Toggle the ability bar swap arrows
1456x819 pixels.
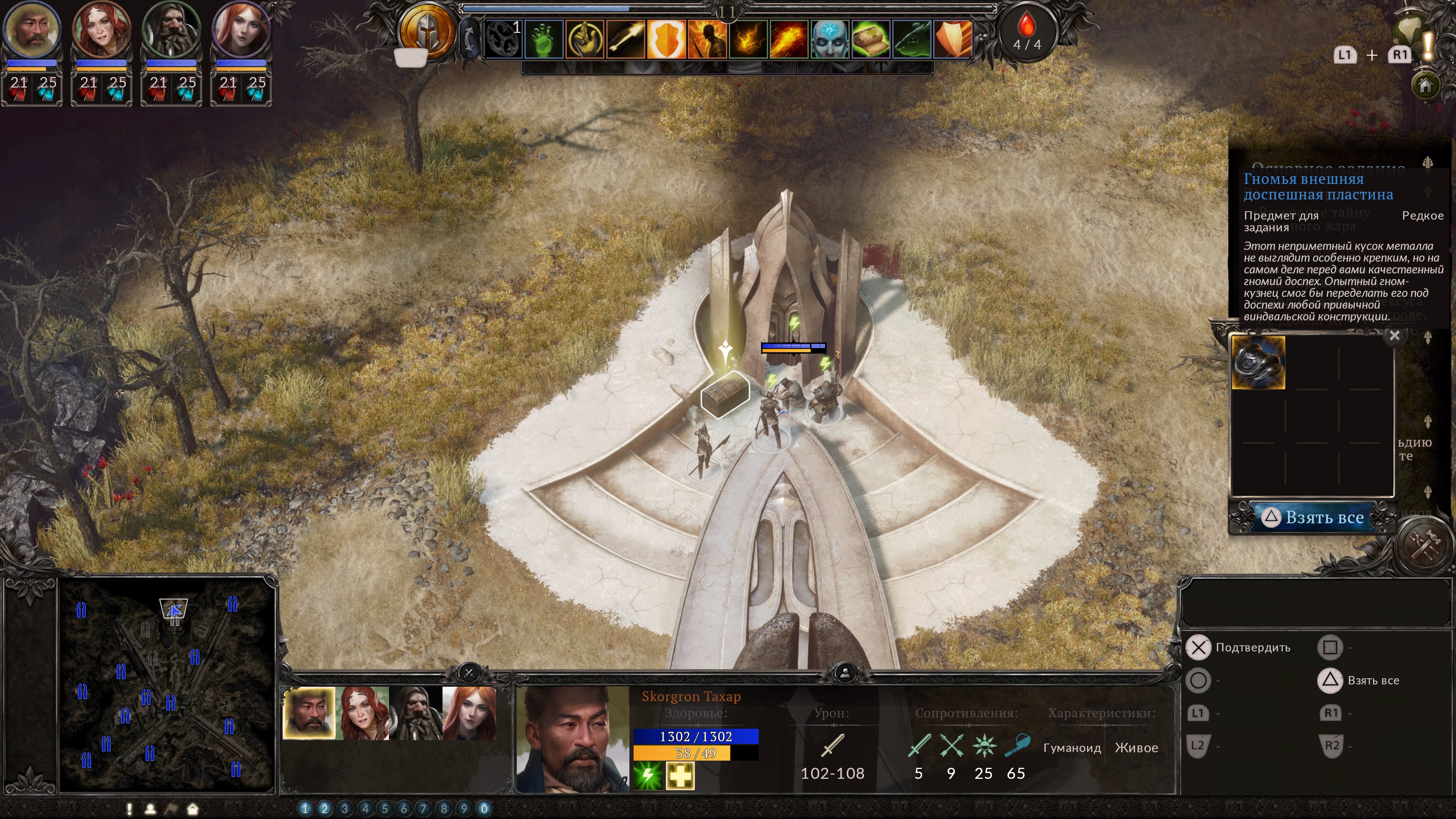(469, 39)
